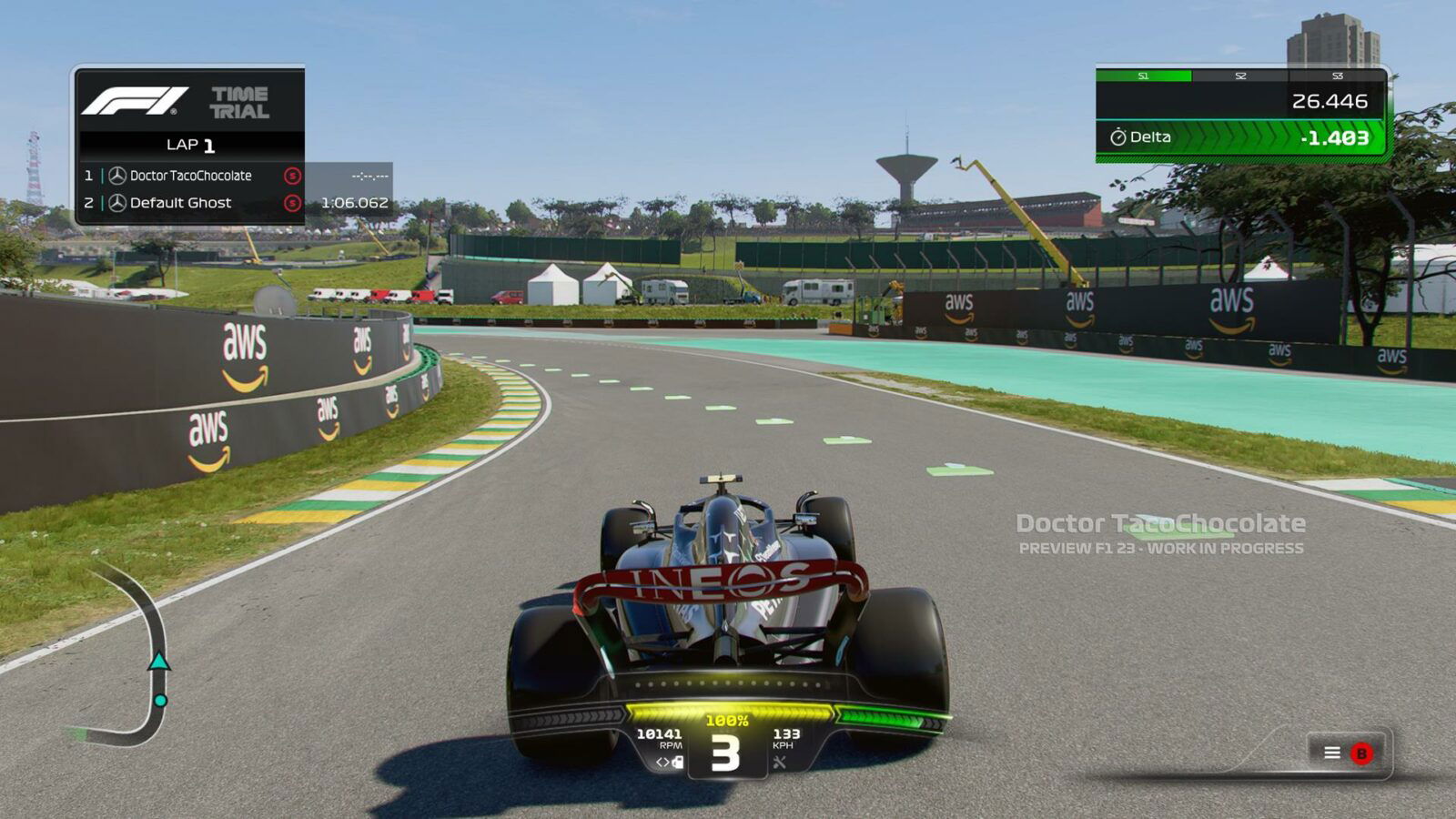Click the wrench tools icon near KPH readout
1456x819 pixels.
point(781,763)
